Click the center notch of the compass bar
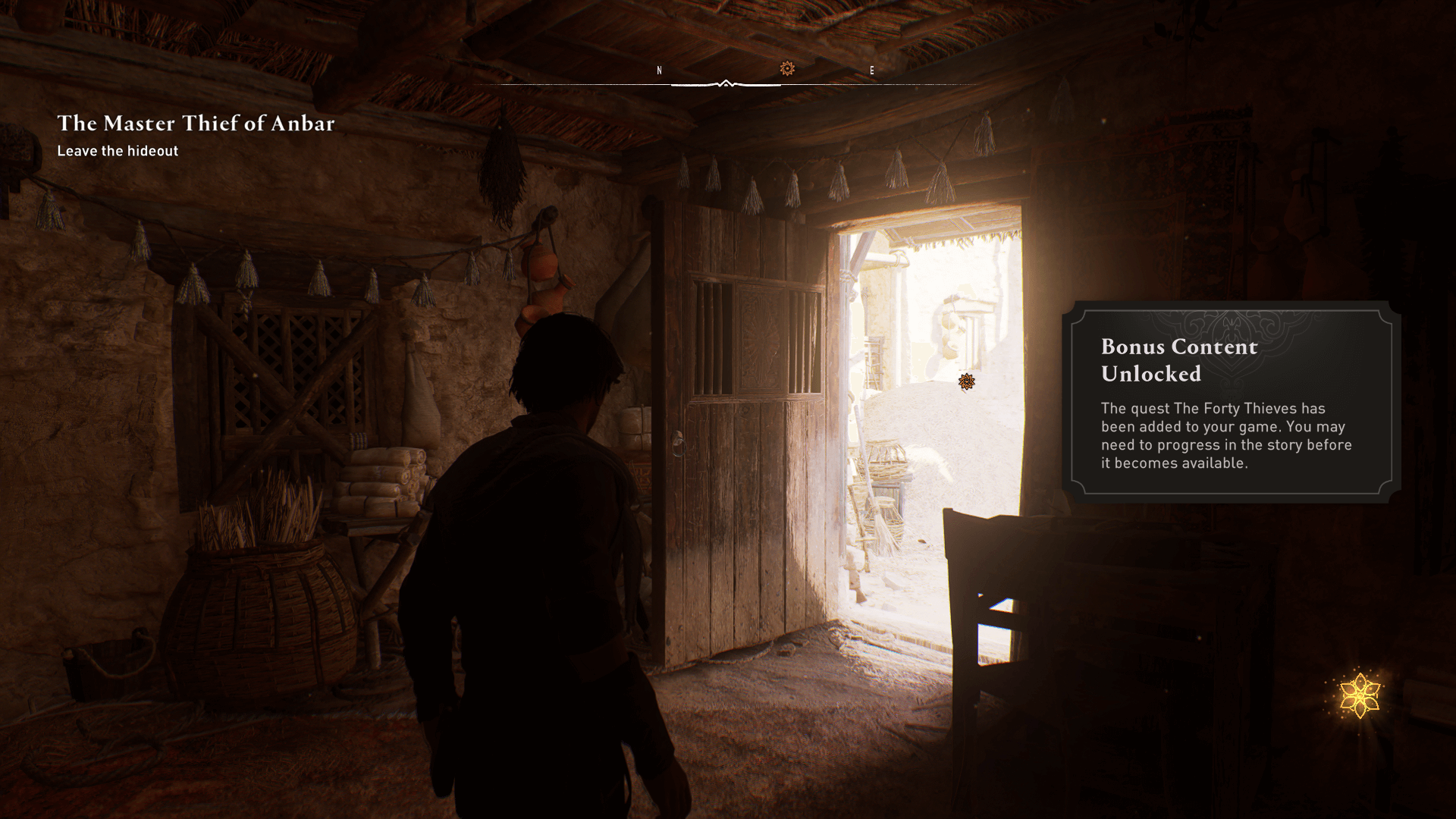Viewport: 1456px width, 819px height. (x=727, y=83)
